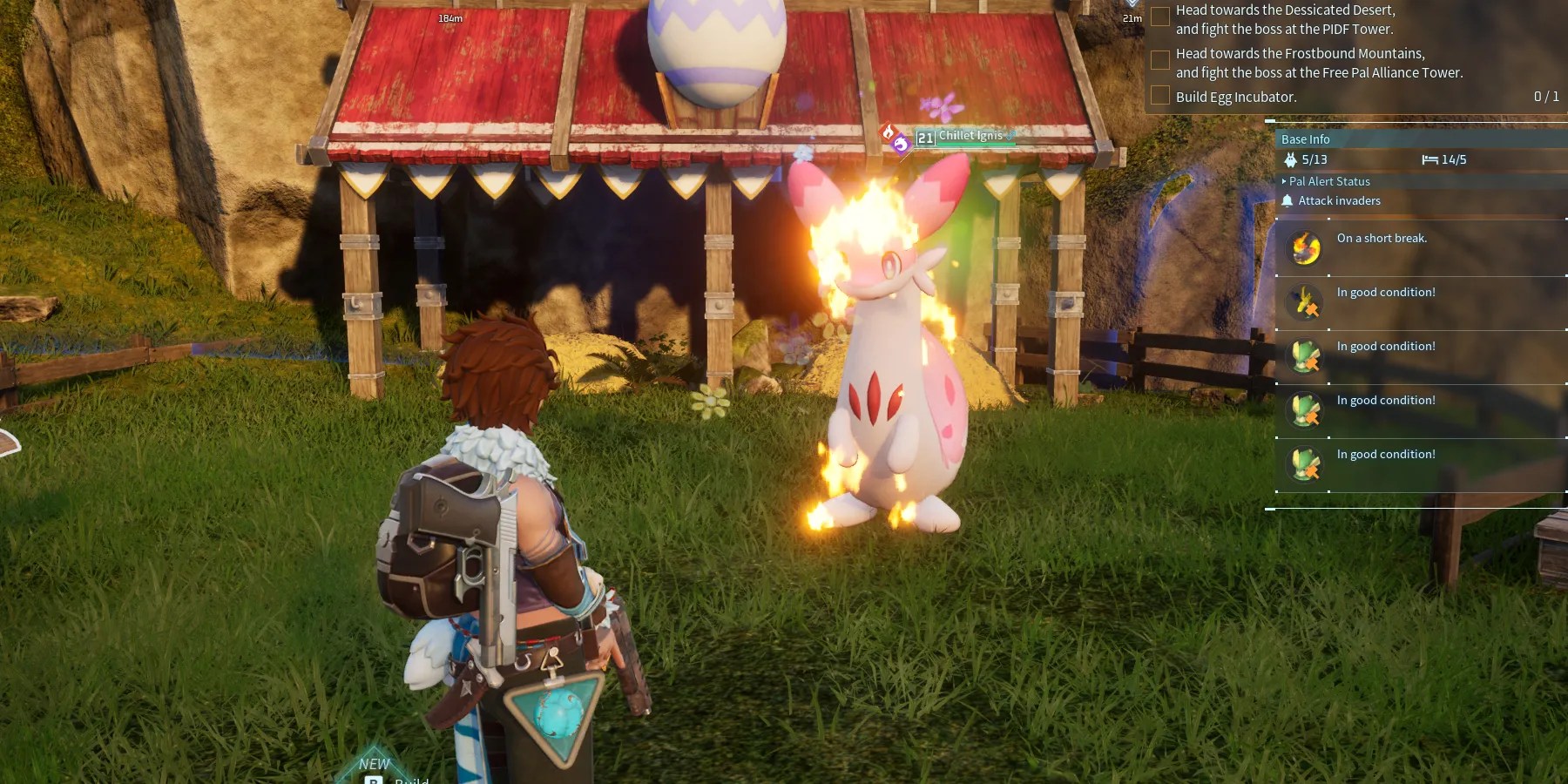1568x784 pixels.
Task: Check the Head towards the Dessicated Desert quest
Action: (1160, 15)
